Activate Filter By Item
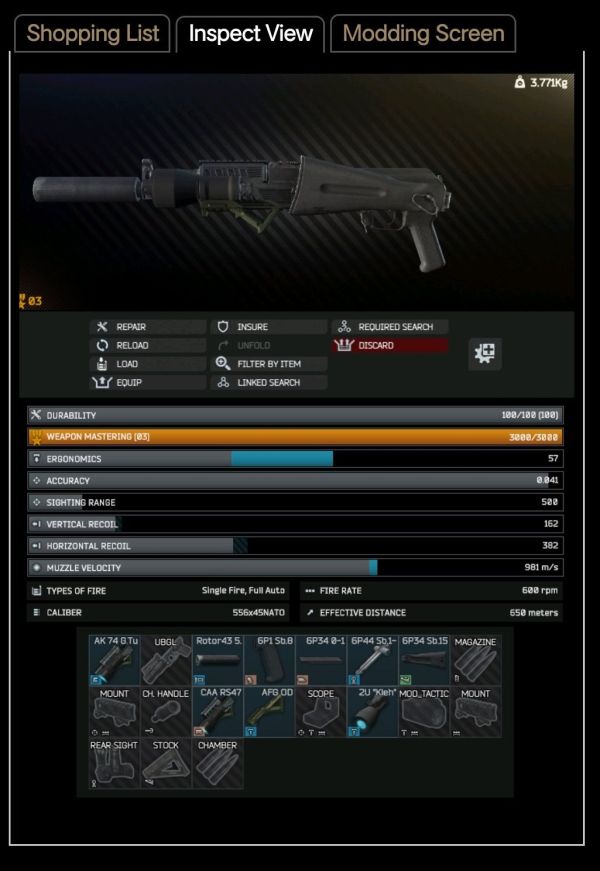The image size is (600, 871). 268,364
